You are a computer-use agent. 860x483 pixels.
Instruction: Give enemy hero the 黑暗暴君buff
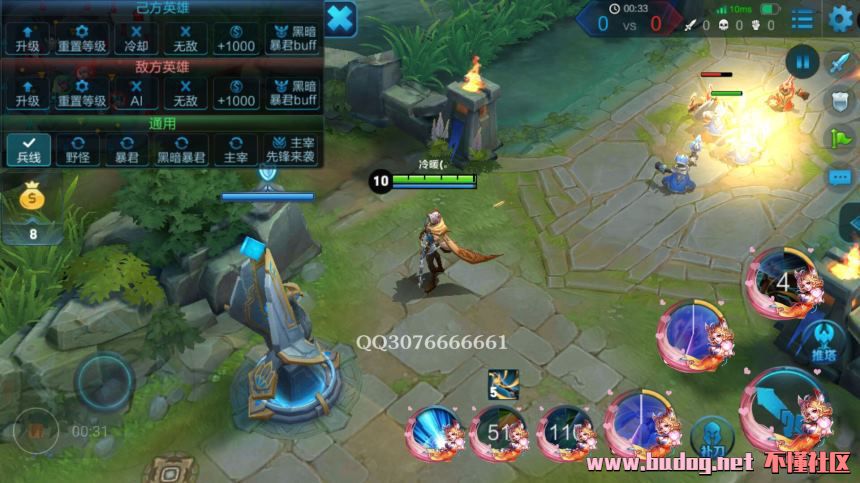[x=291, y=93]
